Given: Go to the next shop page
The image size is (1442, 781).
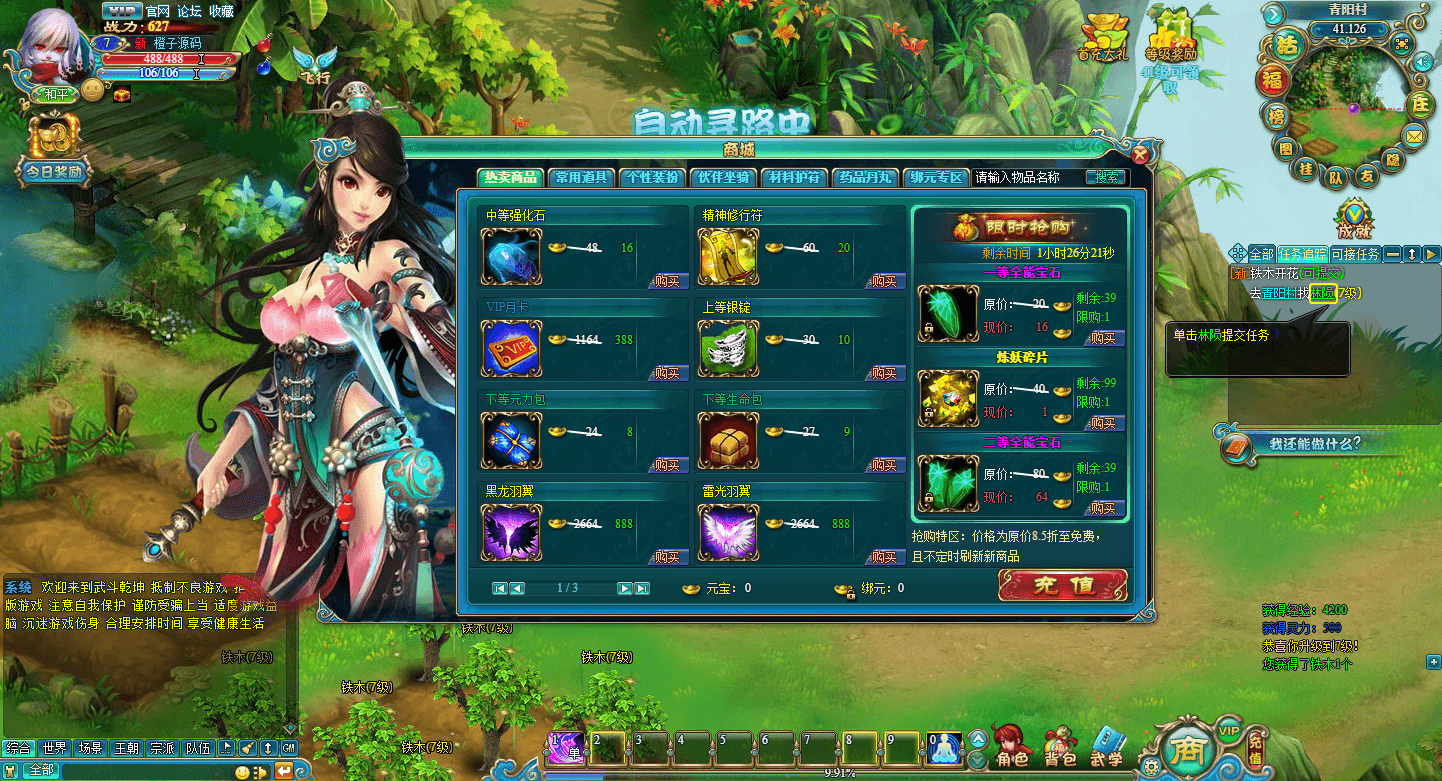Looking at the screenshot, I should click(624, 588).
